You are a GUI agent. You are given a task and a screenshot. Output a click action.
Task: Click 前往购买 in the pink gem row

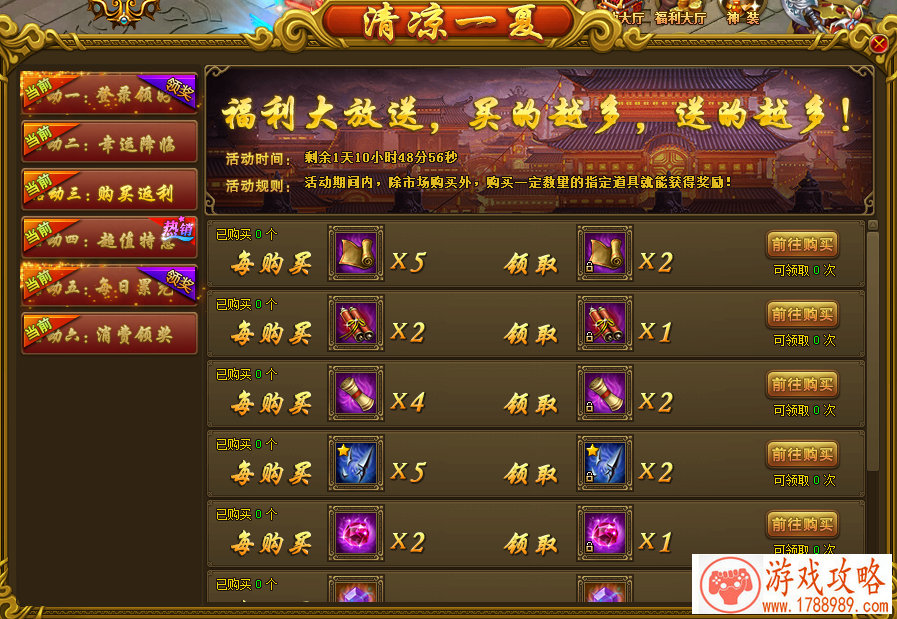802,524
